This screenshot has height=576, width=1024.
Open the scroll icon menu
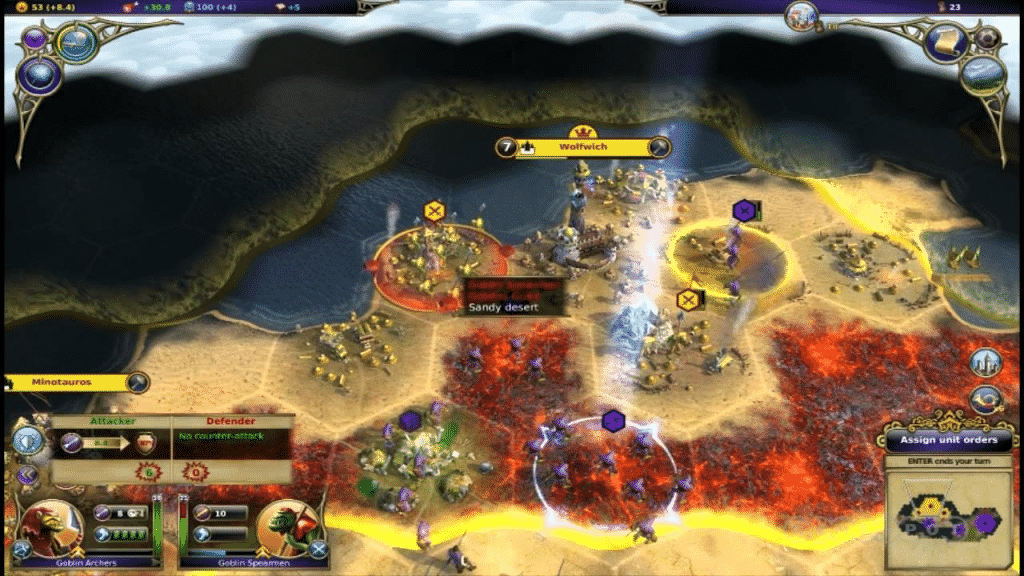click(945, 40)
